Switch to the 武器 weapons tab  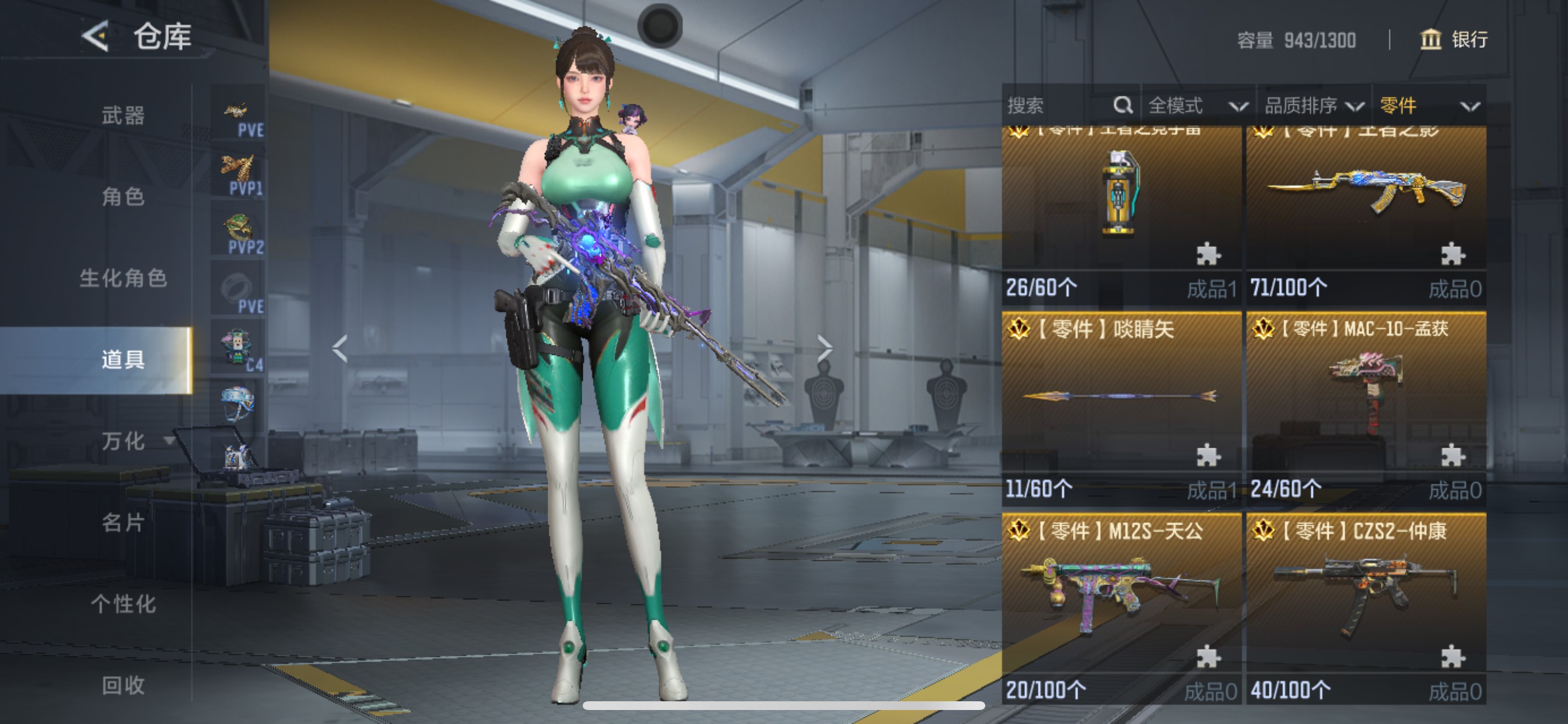(x=123, y=115)
